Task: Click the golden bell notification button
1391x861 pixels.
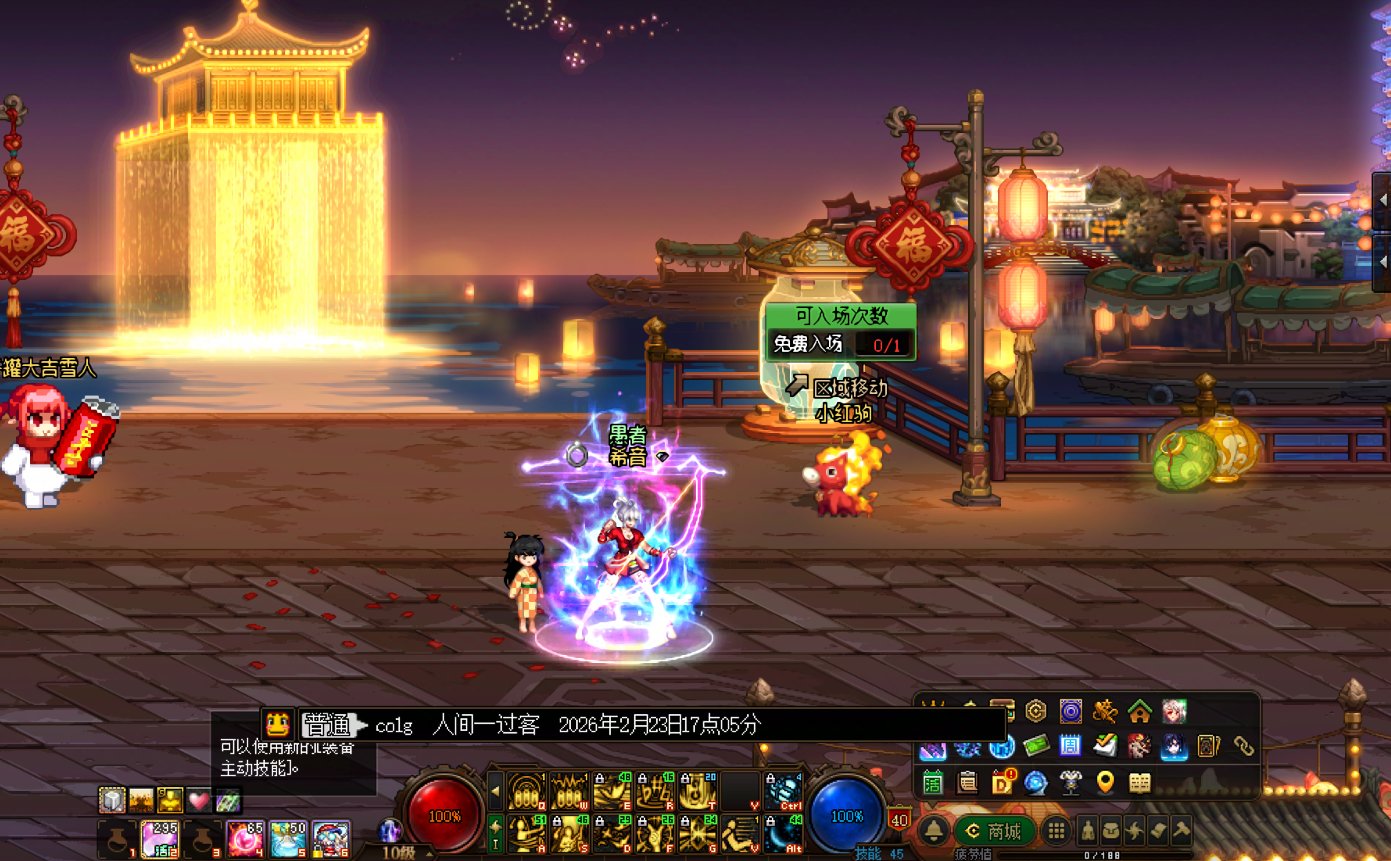Action: pyautogui.click(x=933, y=831)
